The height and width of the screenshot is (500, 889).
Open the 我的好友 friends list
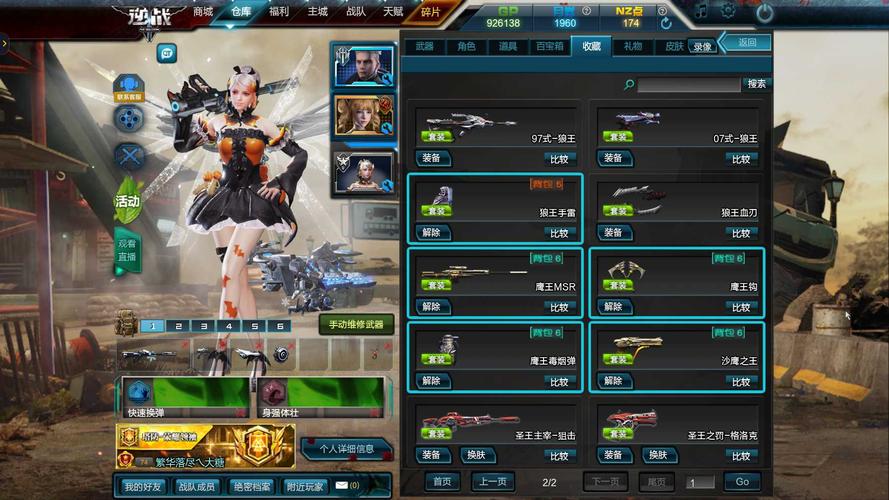tap(143, 486)
